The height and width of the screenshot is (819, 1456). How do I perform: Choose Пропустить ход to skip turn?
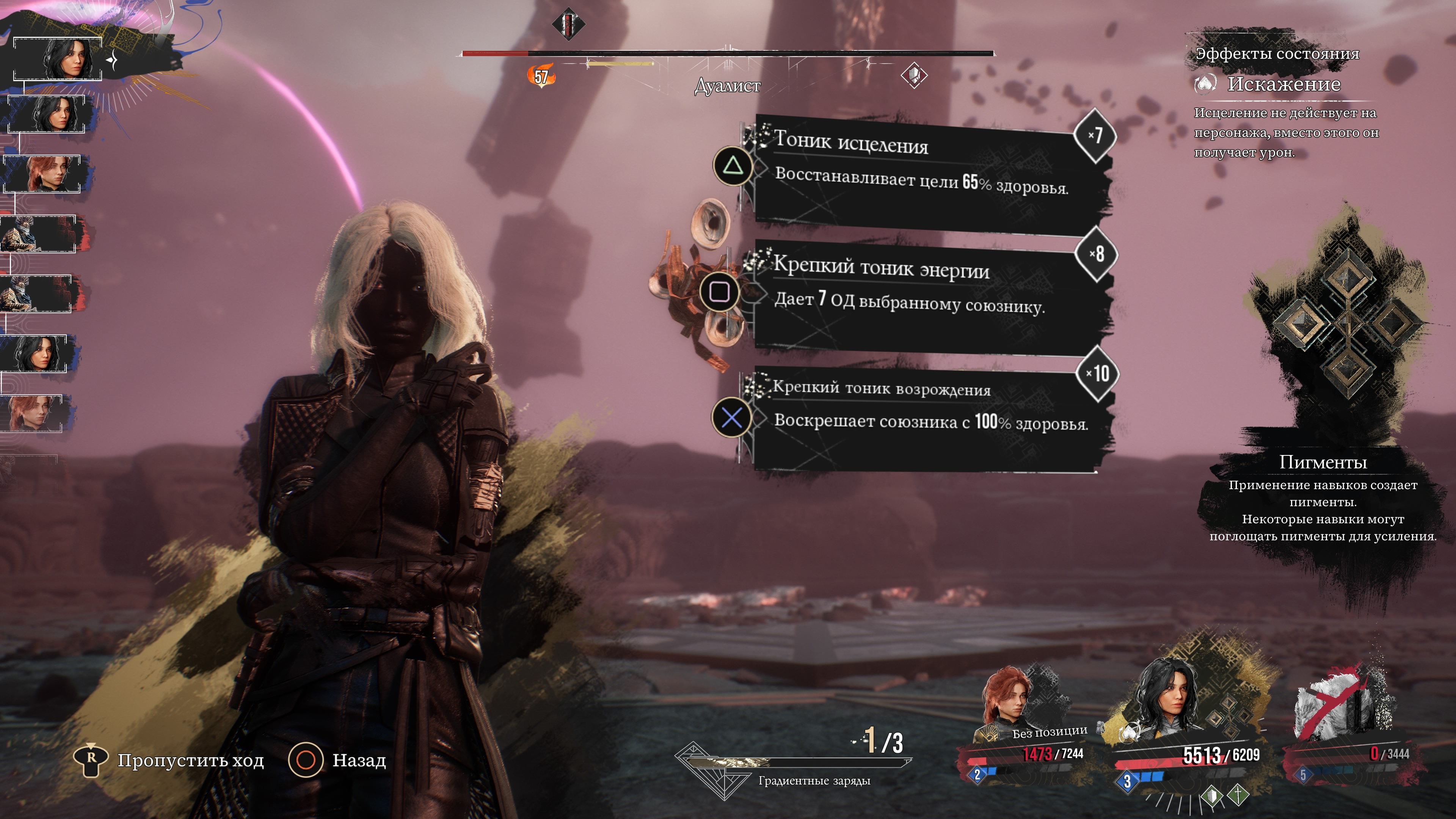coord(169,760)
